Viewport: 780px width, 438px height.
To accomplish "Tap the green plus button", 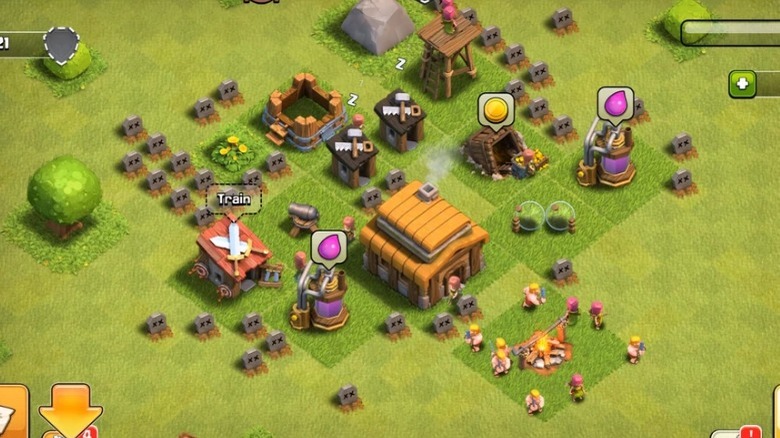I will (x=742, y=84).
